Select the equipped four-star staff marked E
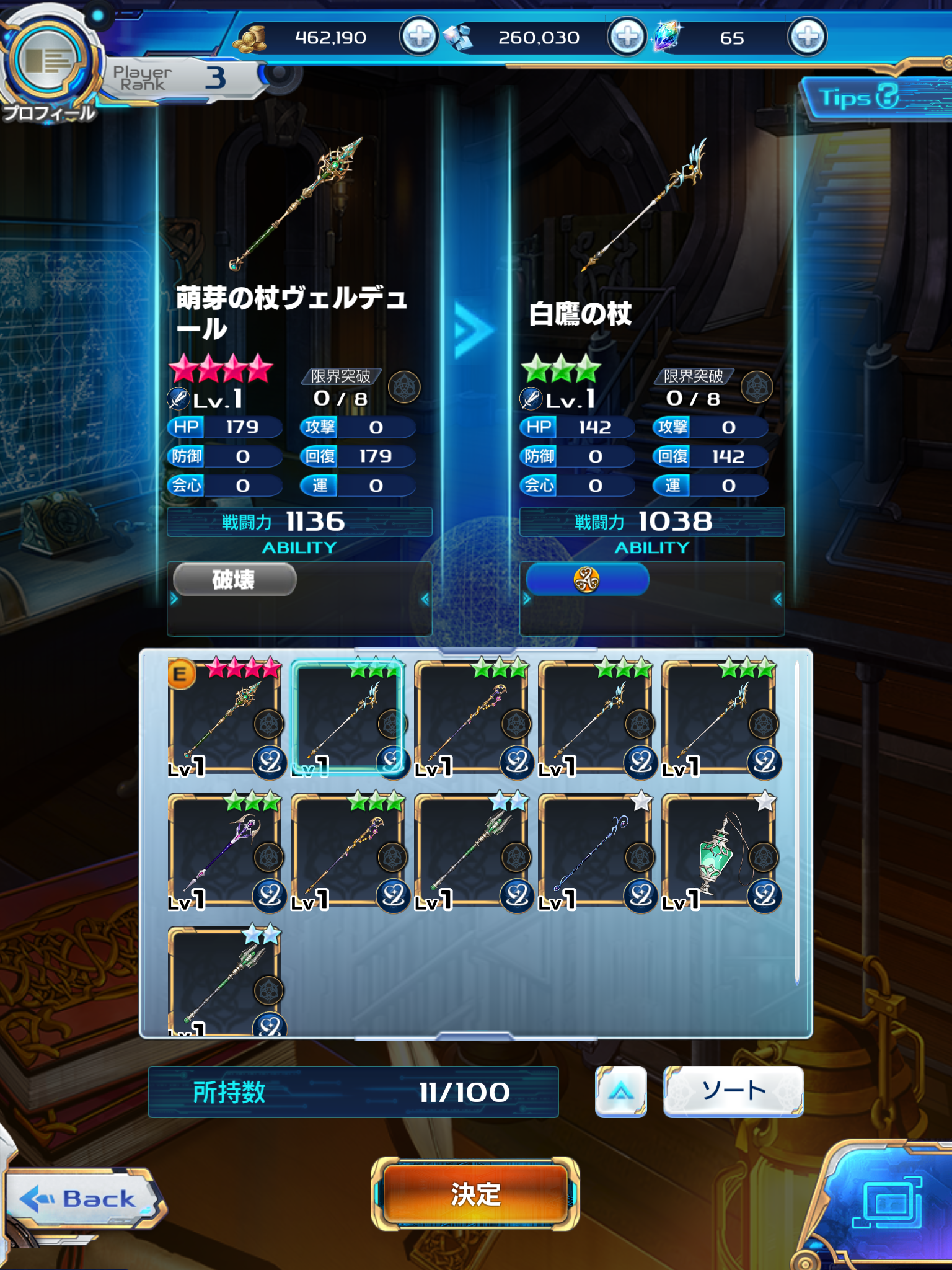The width and height of the screenshot is (952, 1270). [x=224, y=717]
